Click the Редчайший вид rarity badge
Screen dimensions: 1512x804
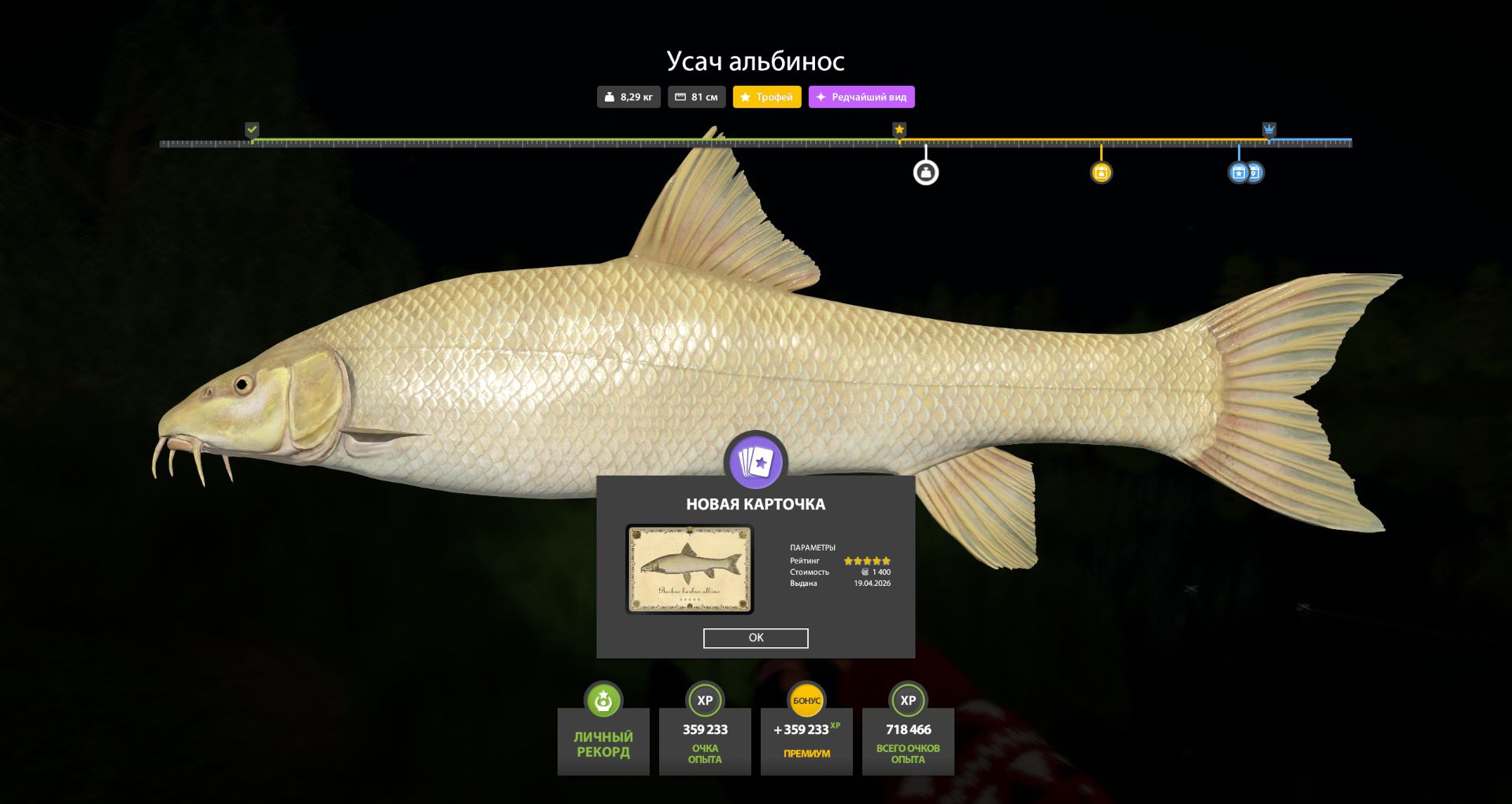[861, 97]
